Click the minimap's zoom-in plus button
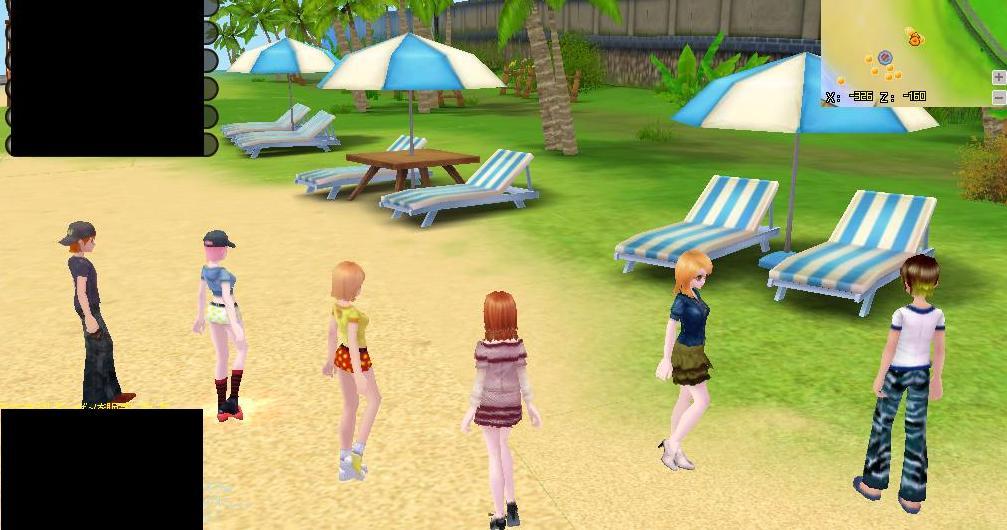1007x530 pixels. 998,78
